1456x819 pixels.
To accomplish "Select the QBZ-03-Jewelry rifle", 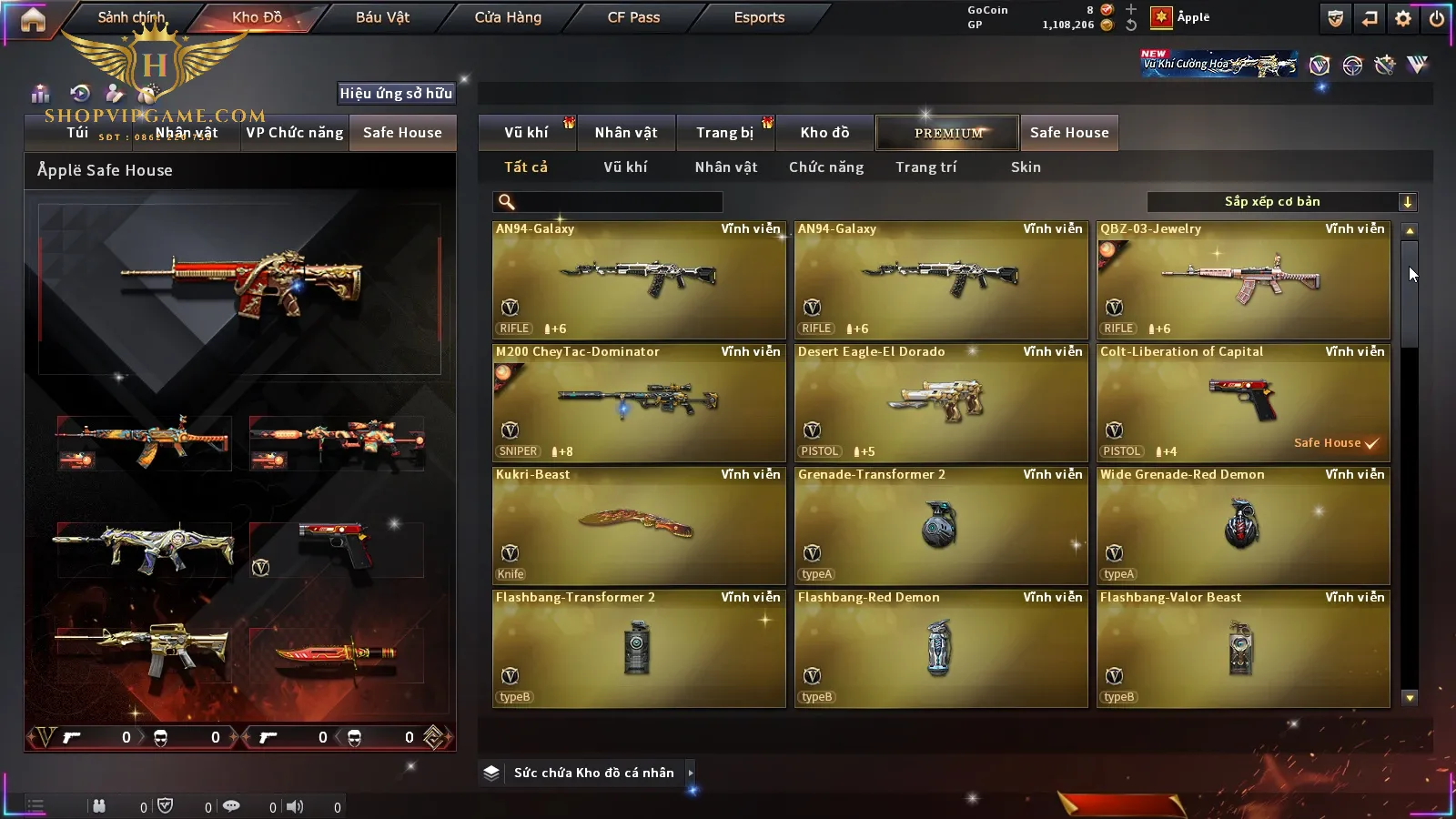I will (x=1243, y=280).
